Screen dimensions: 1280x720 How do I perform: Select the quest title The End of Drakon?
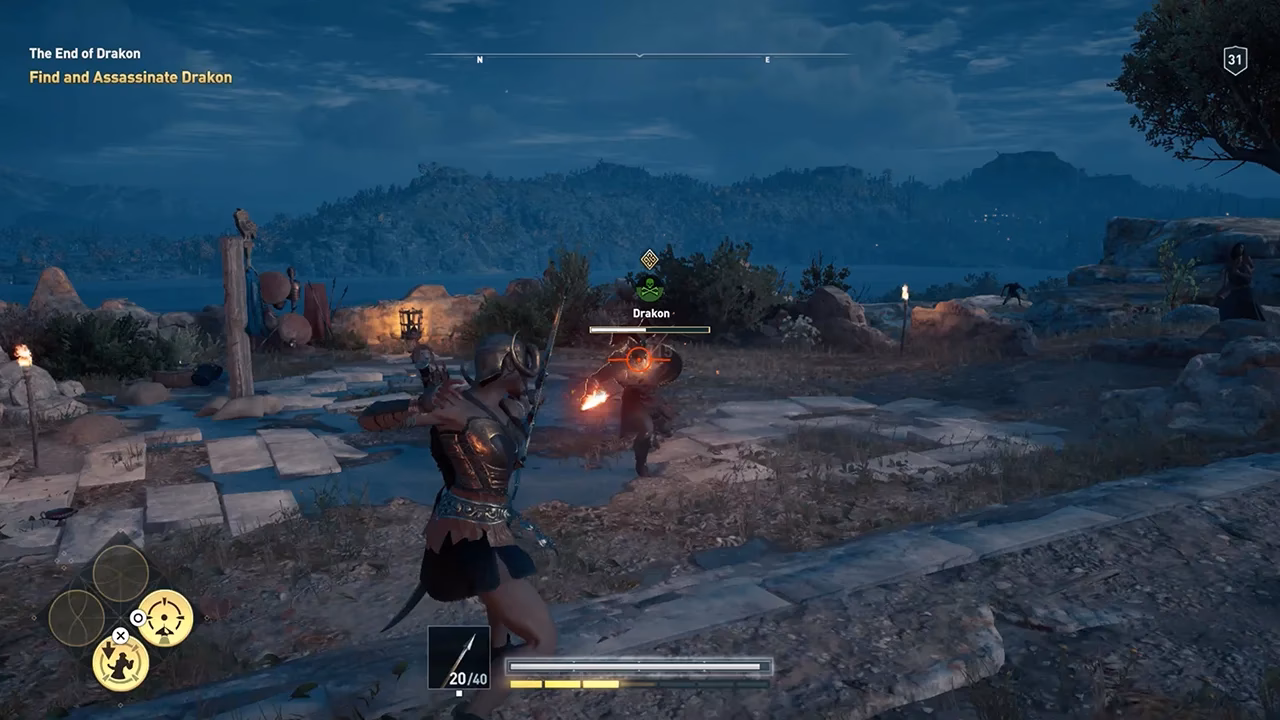[x=85, y=53]
